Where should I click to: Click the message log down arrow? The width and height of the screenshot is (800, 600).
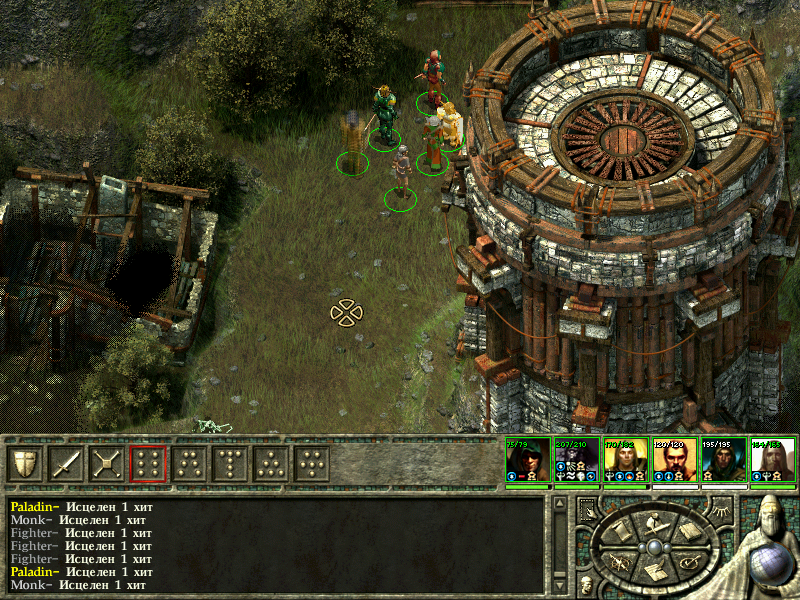[558, 584]
